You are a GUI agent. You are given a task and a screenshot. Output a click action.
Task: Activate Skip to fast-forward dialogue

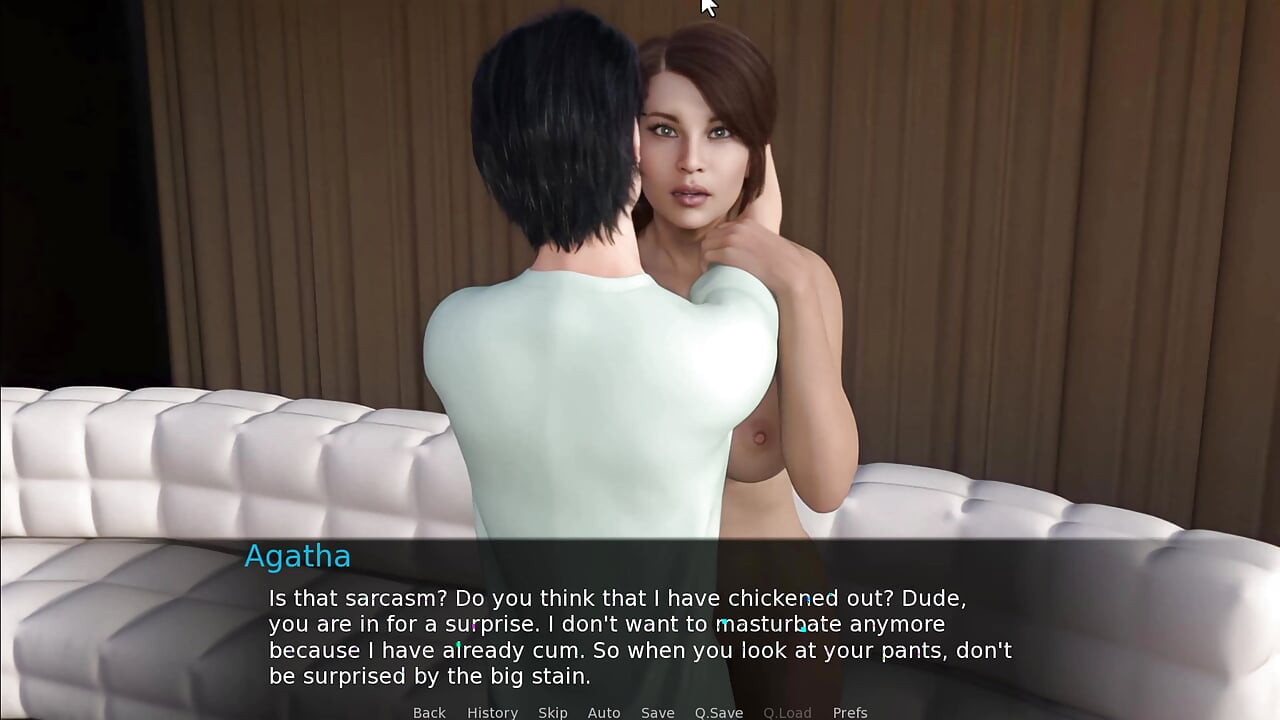tap(552, 712)
